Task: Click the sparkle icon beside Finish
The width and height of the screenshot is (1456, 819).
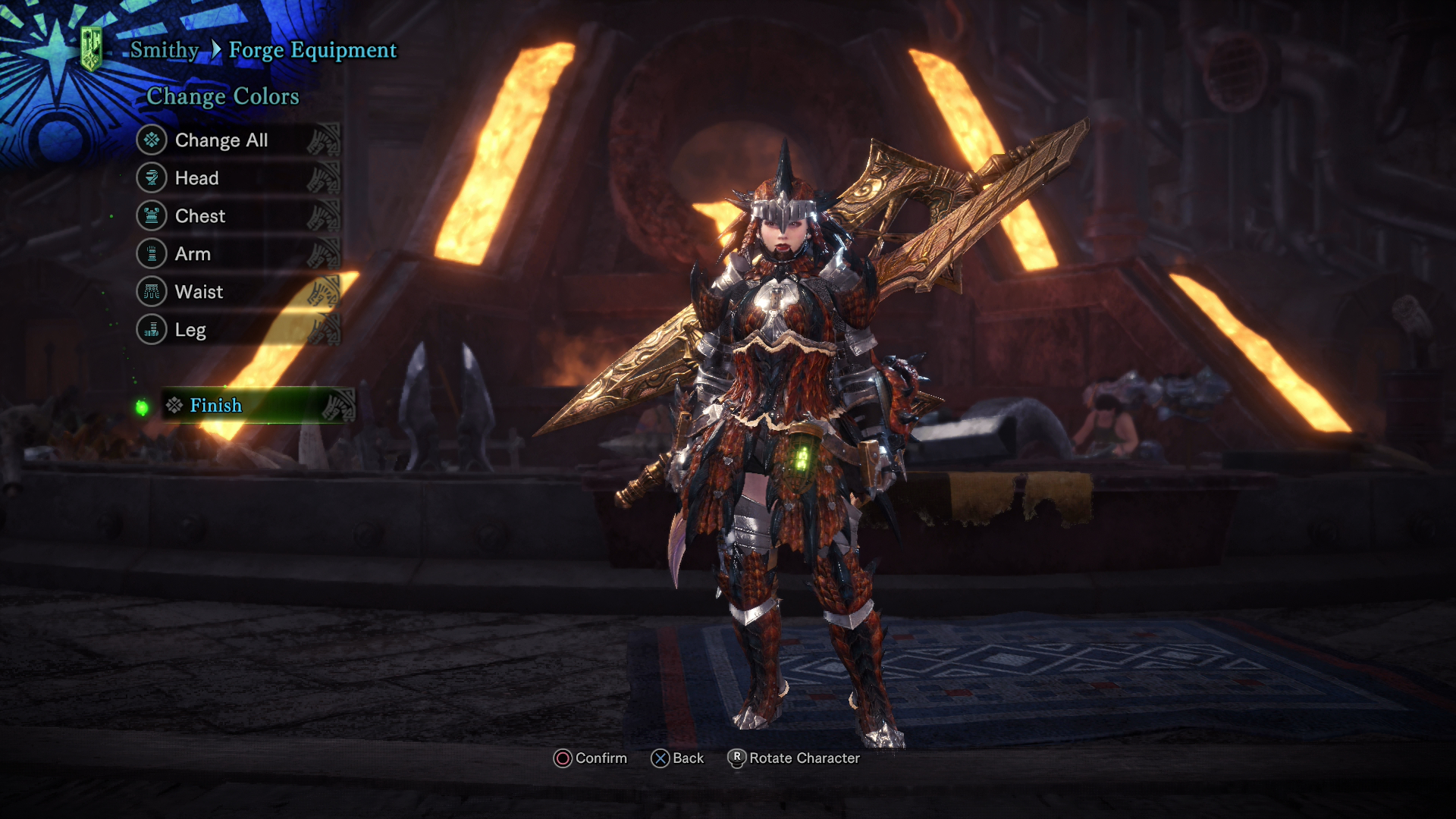Action: [173, 406]
